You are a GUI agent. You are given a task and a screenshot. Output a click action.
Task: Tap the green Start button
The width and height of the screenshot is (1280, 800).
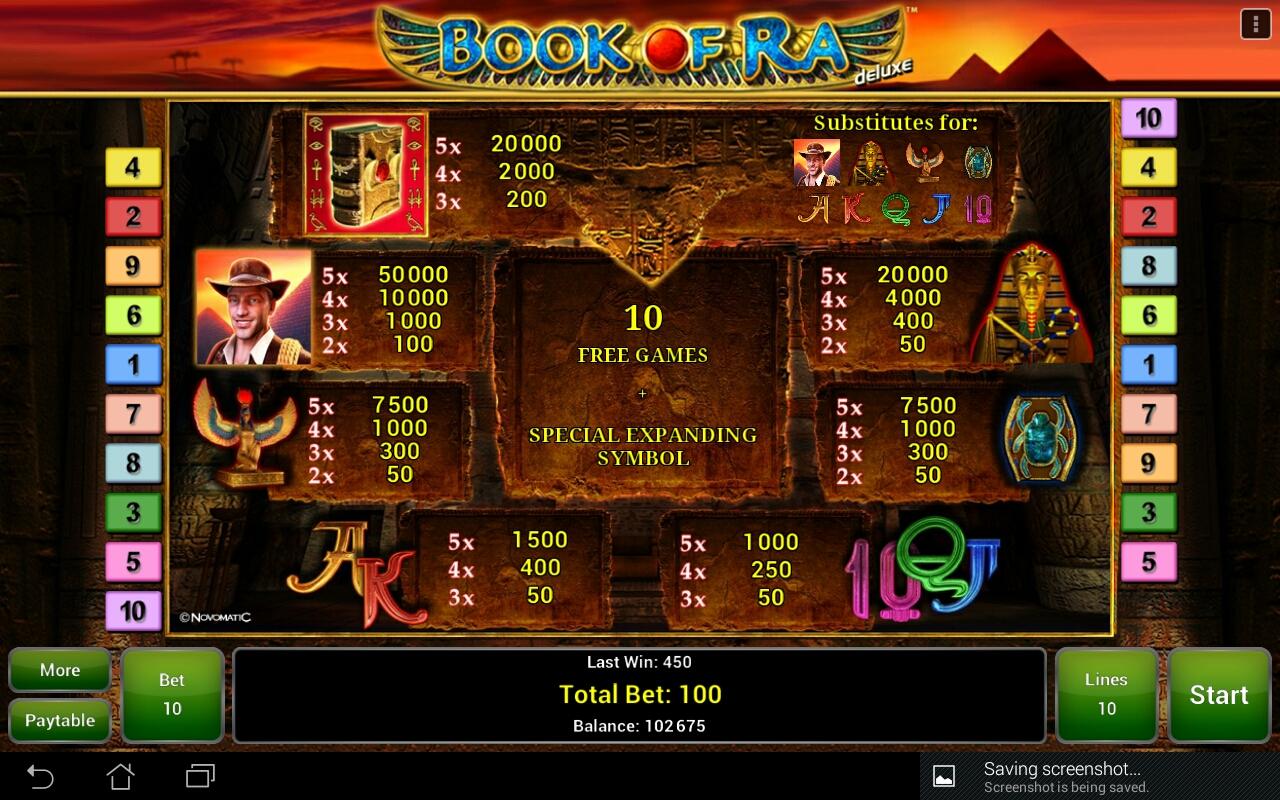(1218, 695)
